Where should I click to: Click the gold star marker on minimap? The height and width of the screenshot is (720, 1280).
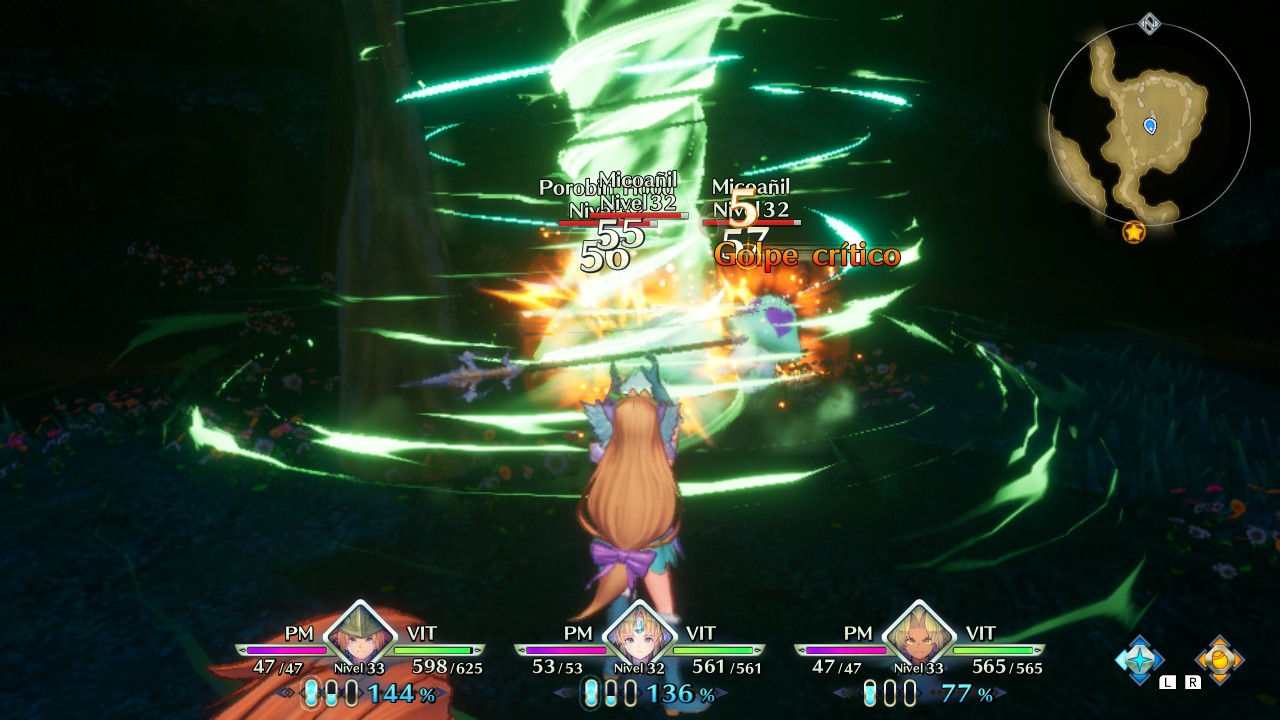[x=1133, y=232]
